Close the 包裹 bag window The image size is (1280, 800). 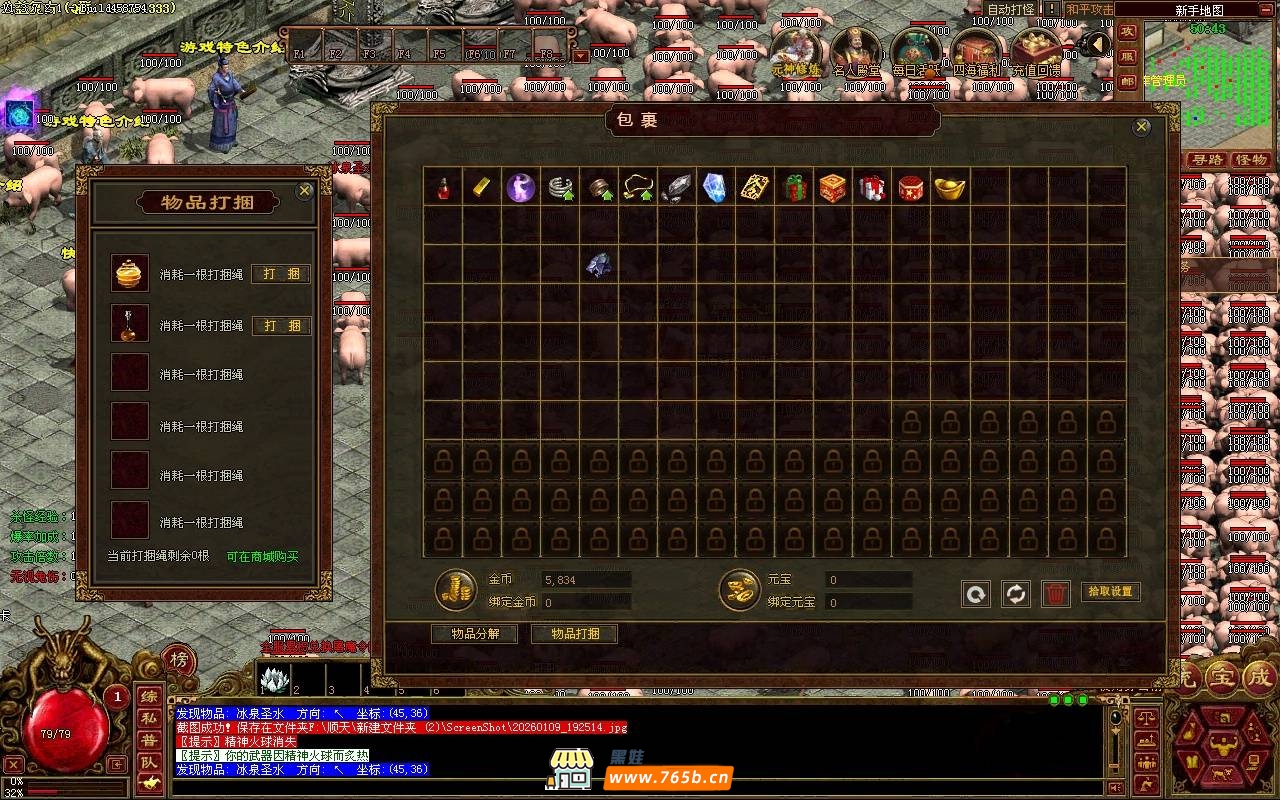pos(1142,127)
